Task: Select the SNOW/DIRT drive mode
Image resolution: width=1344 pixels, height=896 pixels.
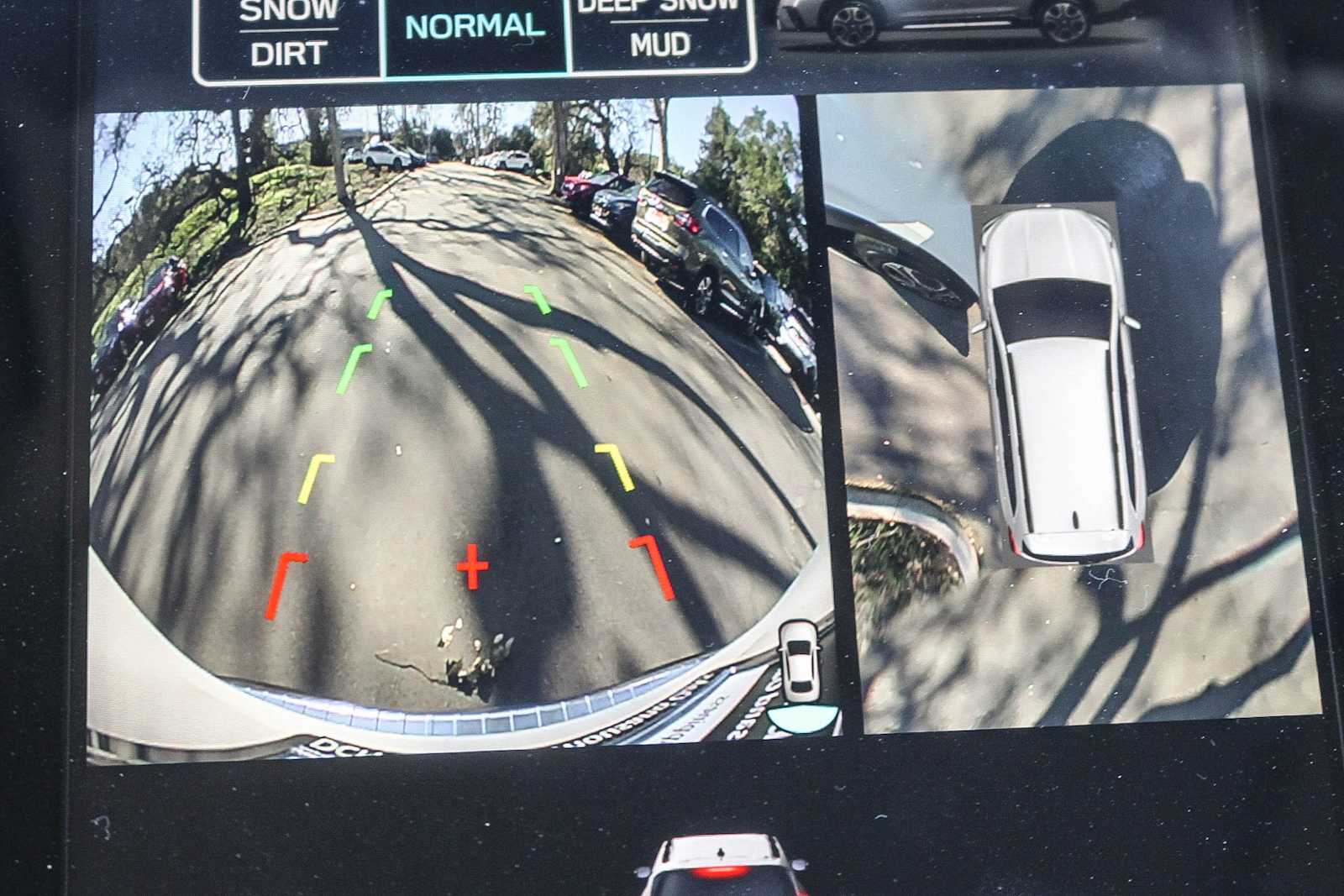Action: pyautogui.click(x=288, y=36)
